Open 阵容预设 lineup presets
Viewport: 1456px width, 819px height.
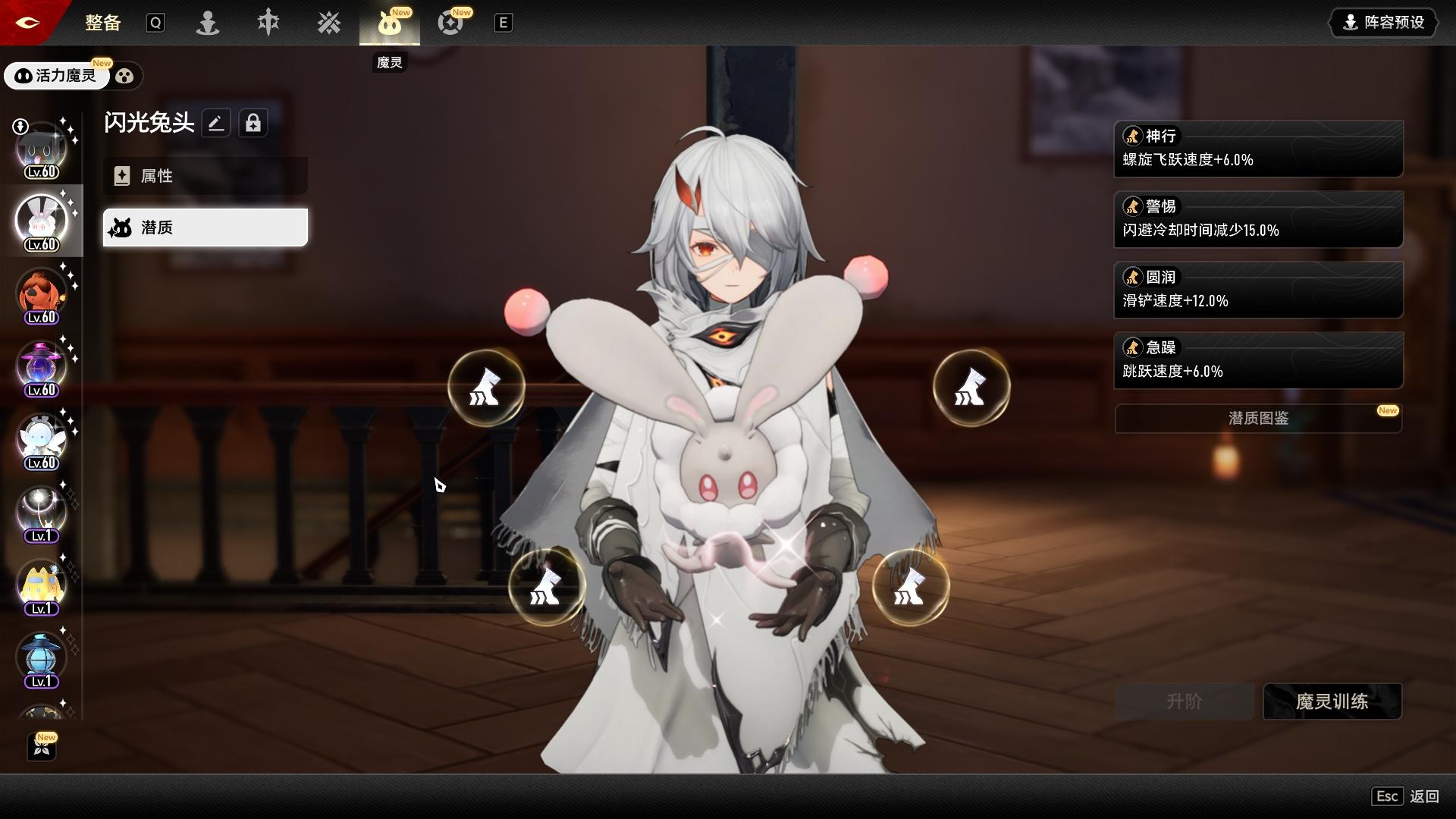tap(1383, 23)
